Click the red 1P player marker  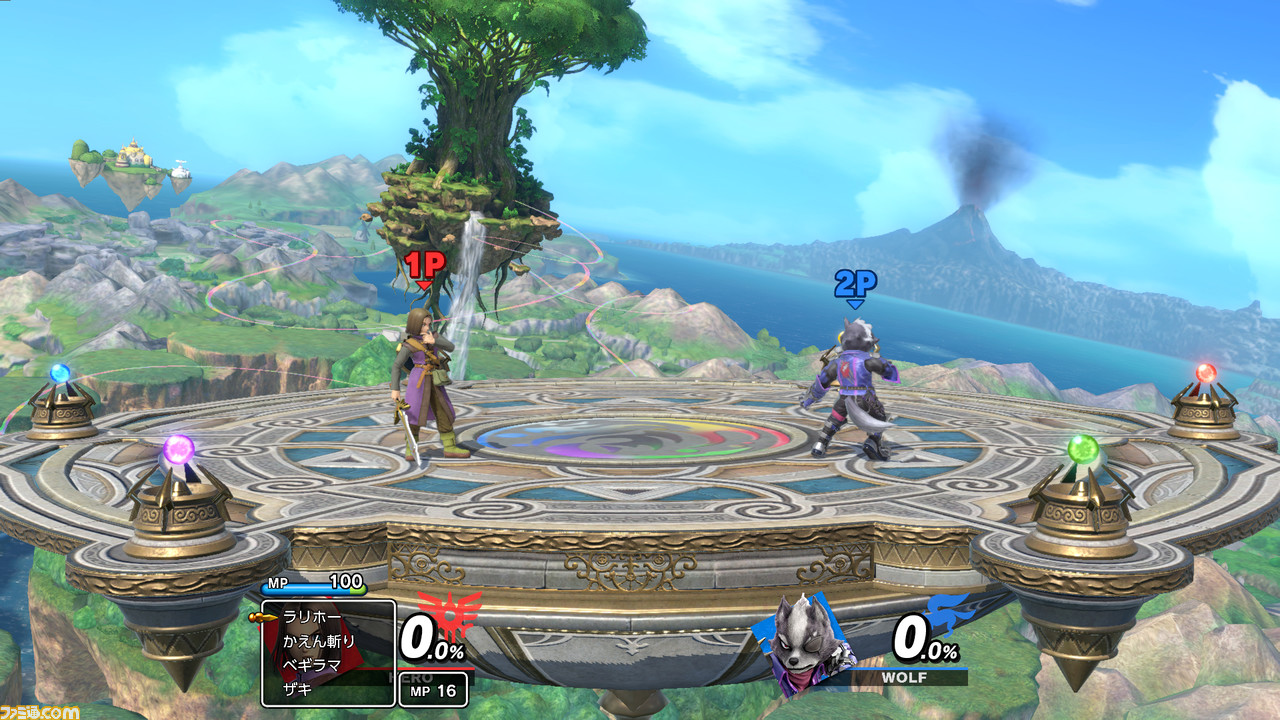click(424, 266)
